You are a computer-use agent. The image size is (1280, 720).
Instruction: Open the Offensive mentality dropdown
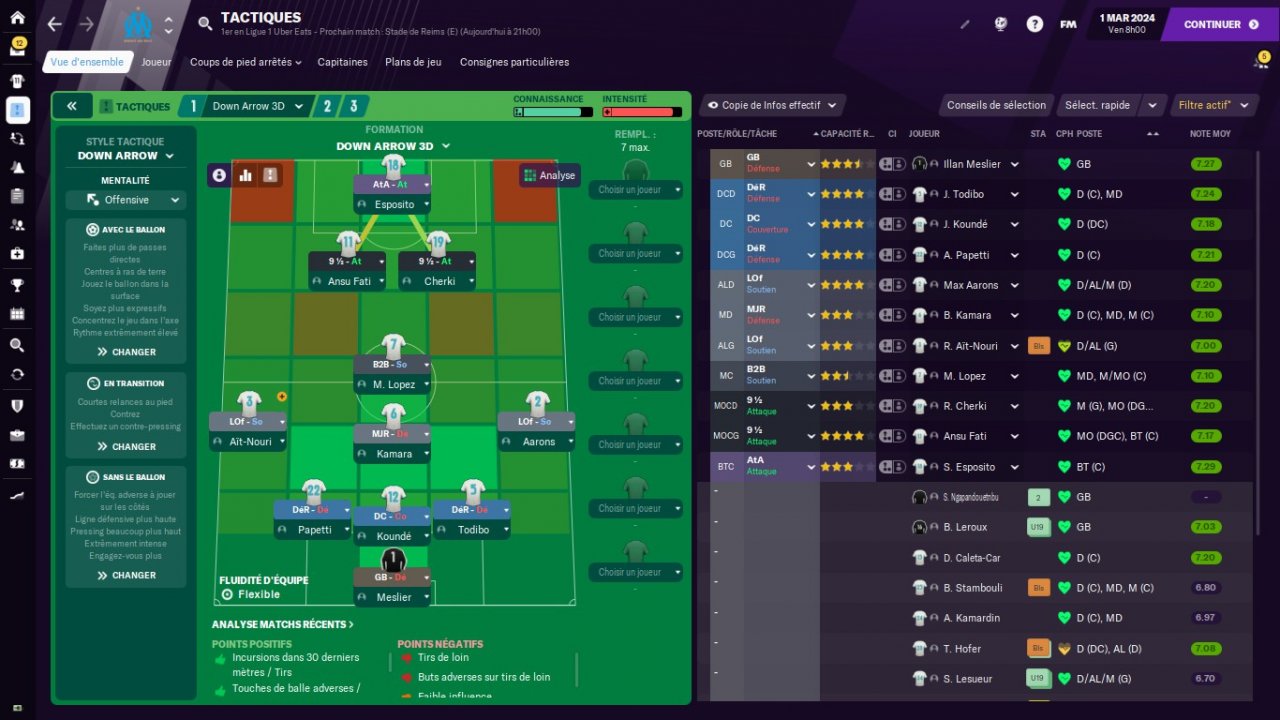pyautogui.click(x=126, y=200)
